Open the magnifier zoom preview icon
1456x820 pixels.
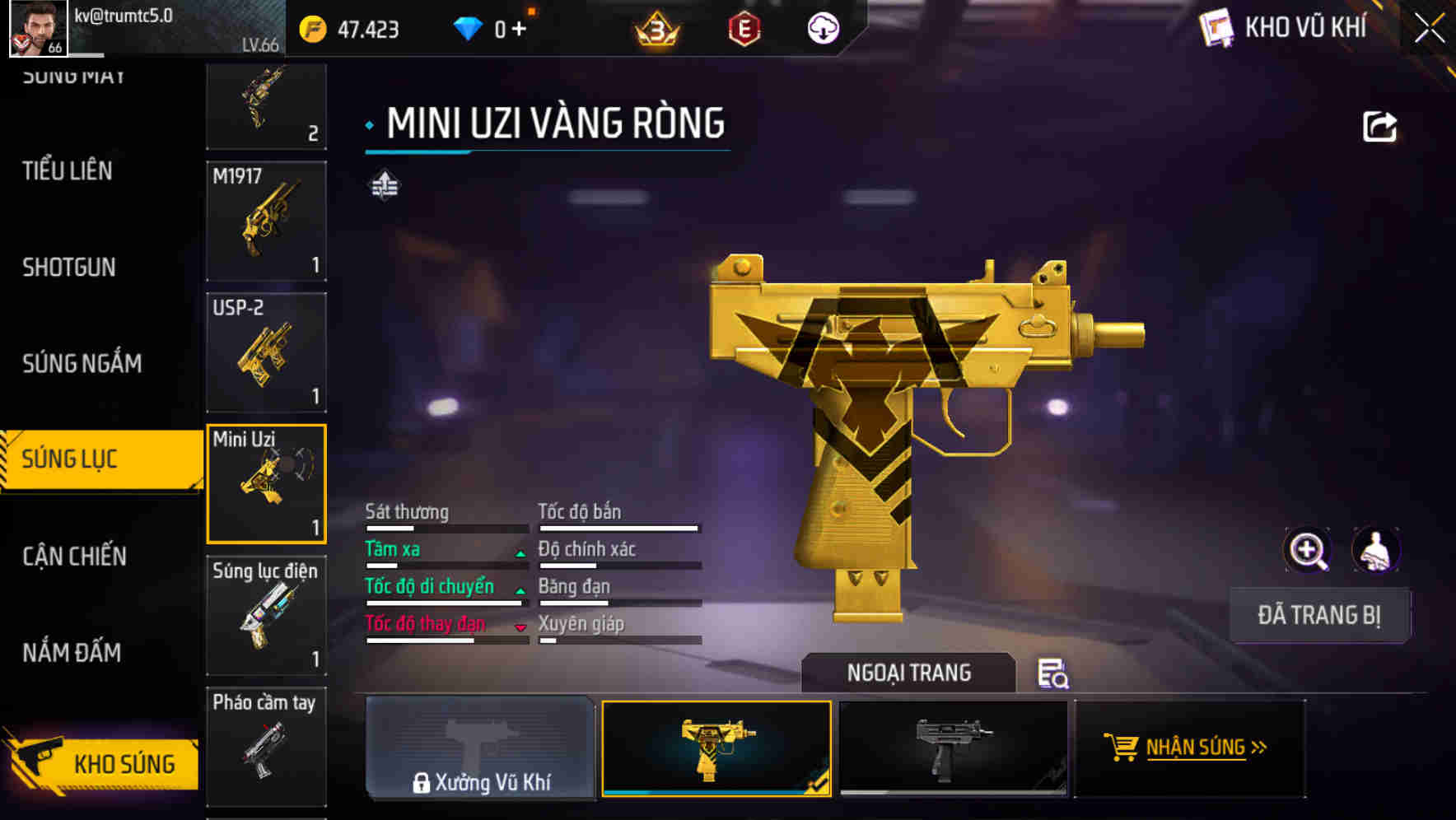pyautogui.click(x=1306, y=550)
